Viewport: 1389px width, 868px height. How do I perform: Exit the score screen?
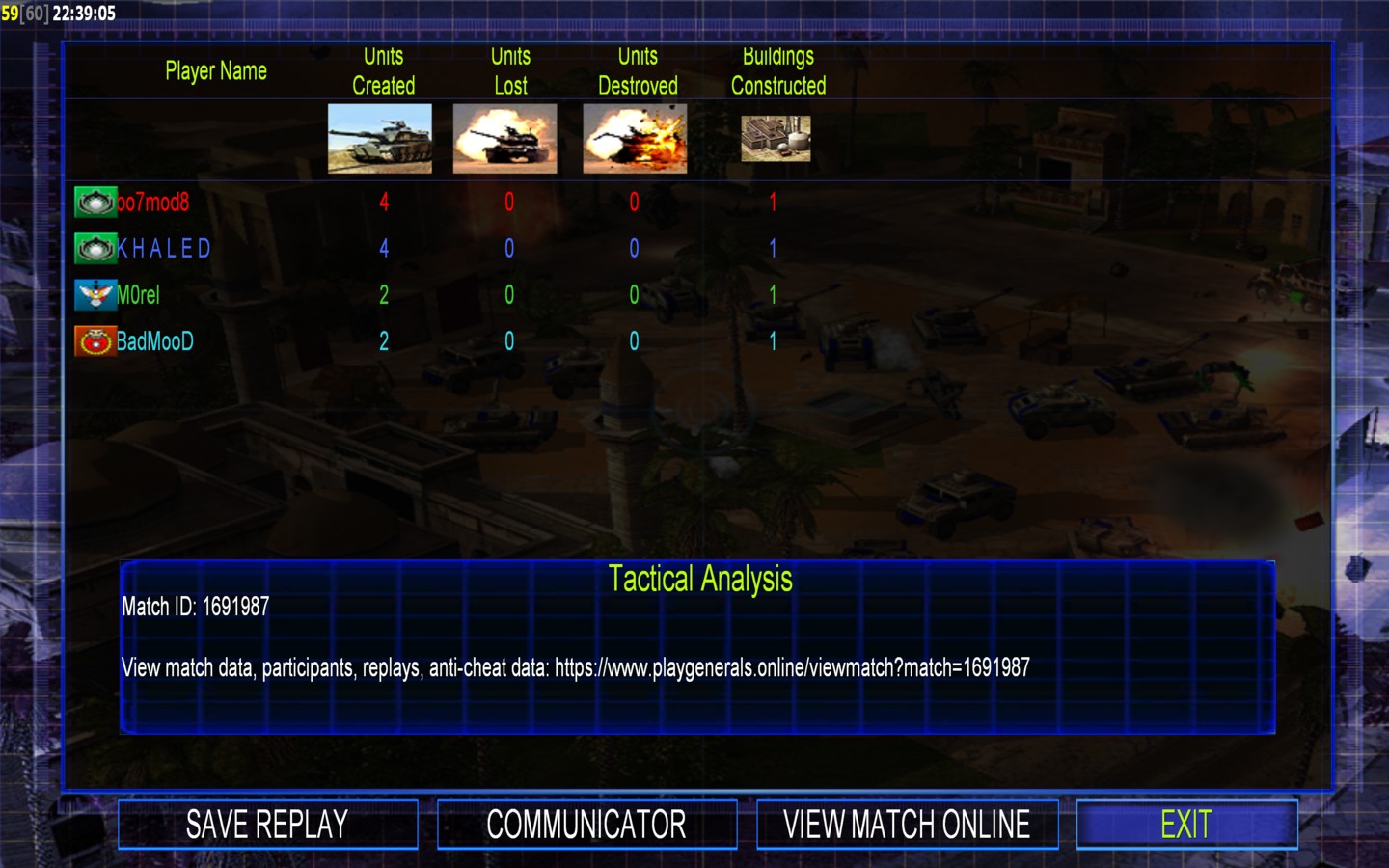click(x=1186, y=825)
